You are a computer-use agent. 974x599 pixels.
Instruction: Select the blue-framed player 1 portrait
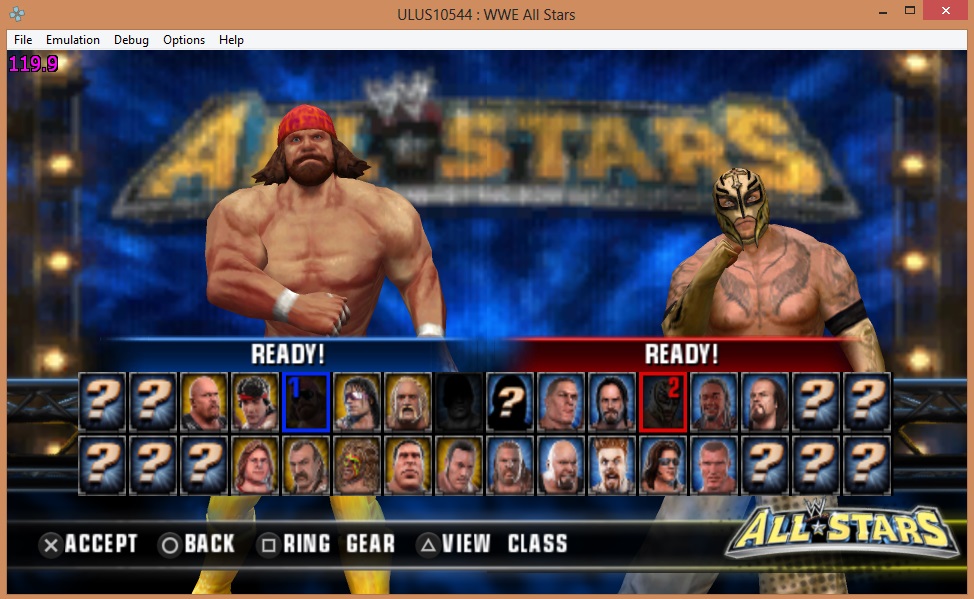point(307,401)
